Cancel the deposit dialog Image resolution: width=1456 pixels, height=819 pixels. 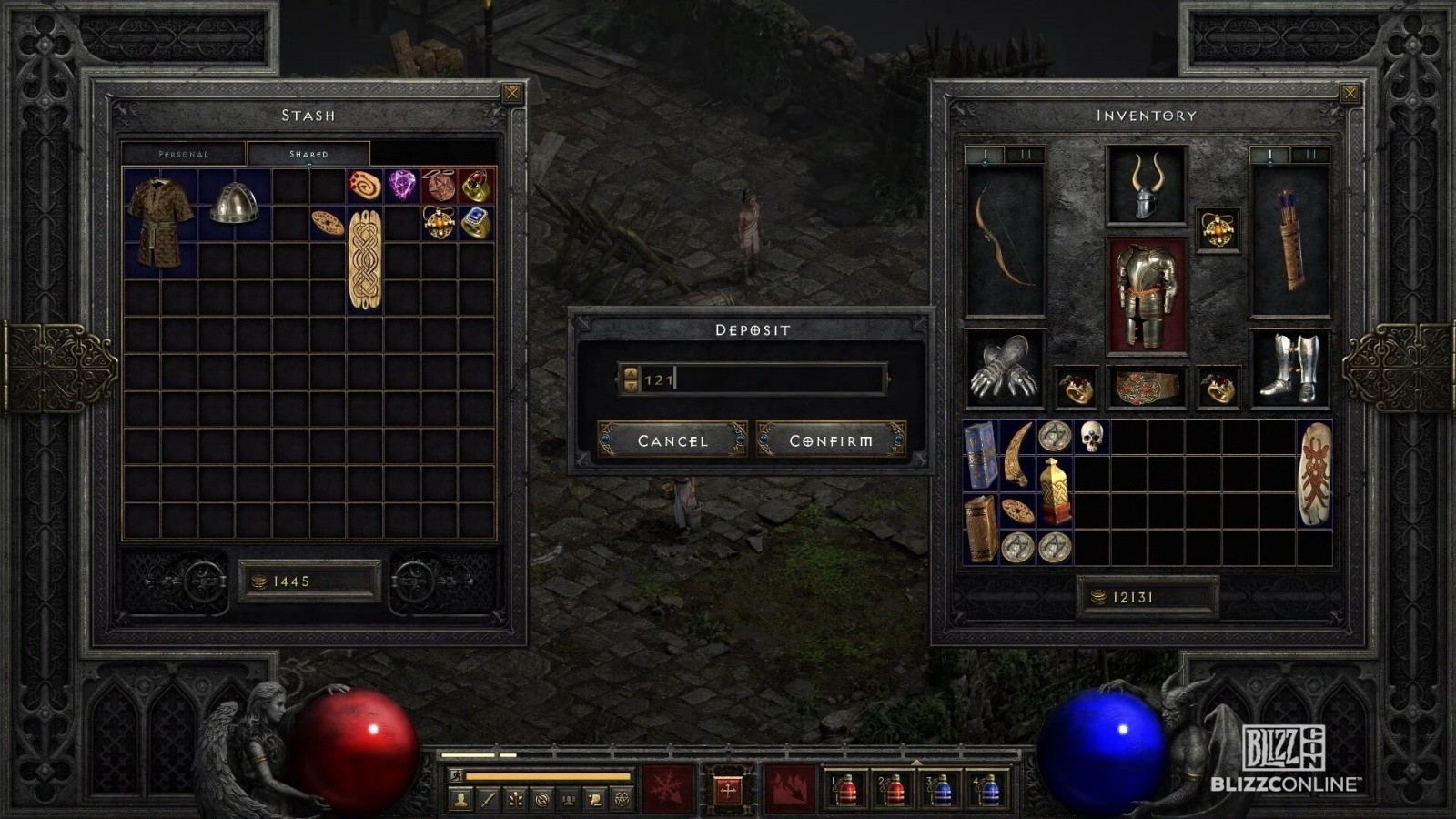672,440
